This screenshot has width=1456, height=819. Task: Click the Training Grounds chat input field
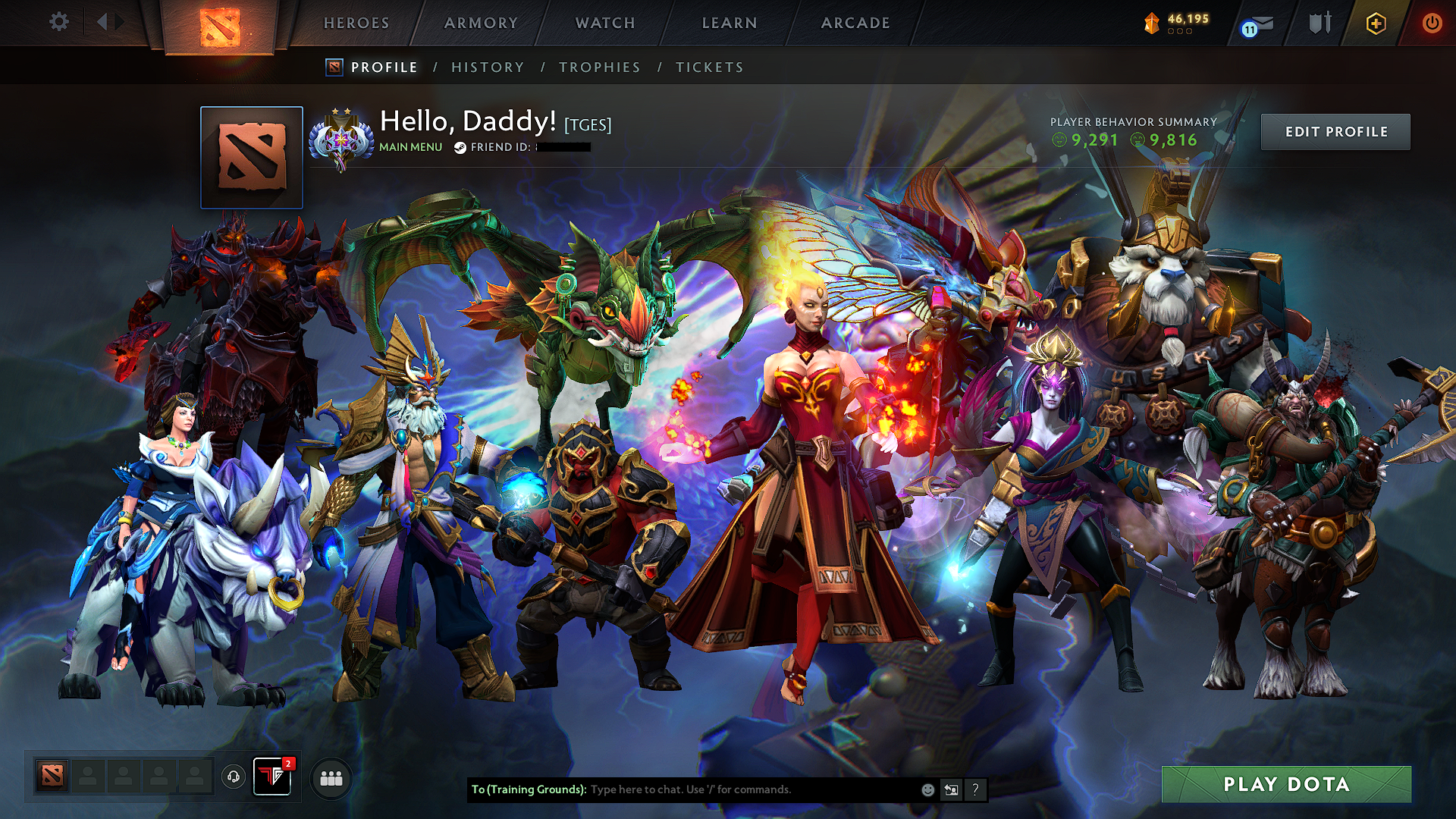[720, 789]
